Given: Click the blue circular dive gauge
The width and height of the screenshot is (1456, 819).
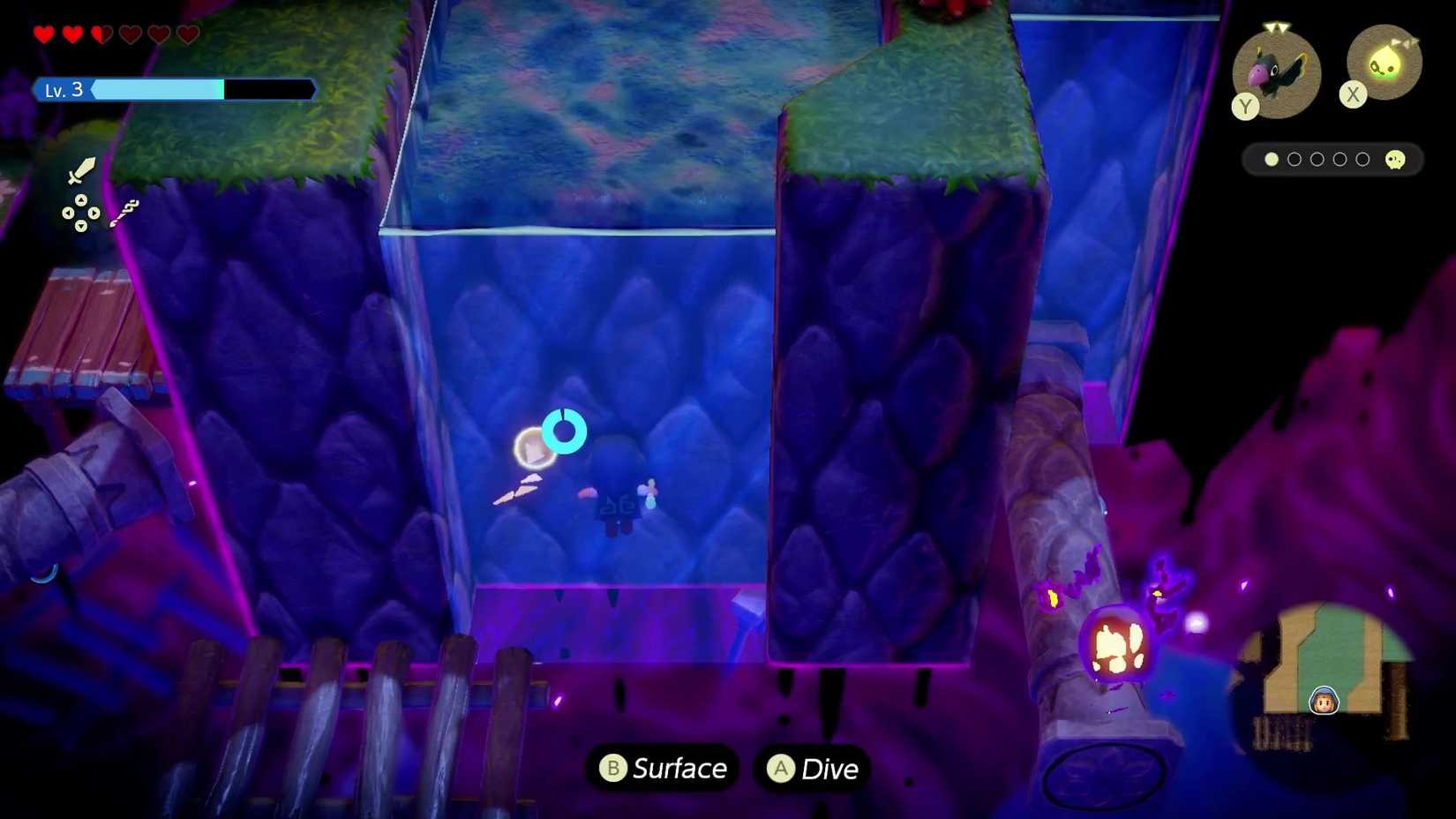Looking at the screenshot, I should [x=567, y=432].
